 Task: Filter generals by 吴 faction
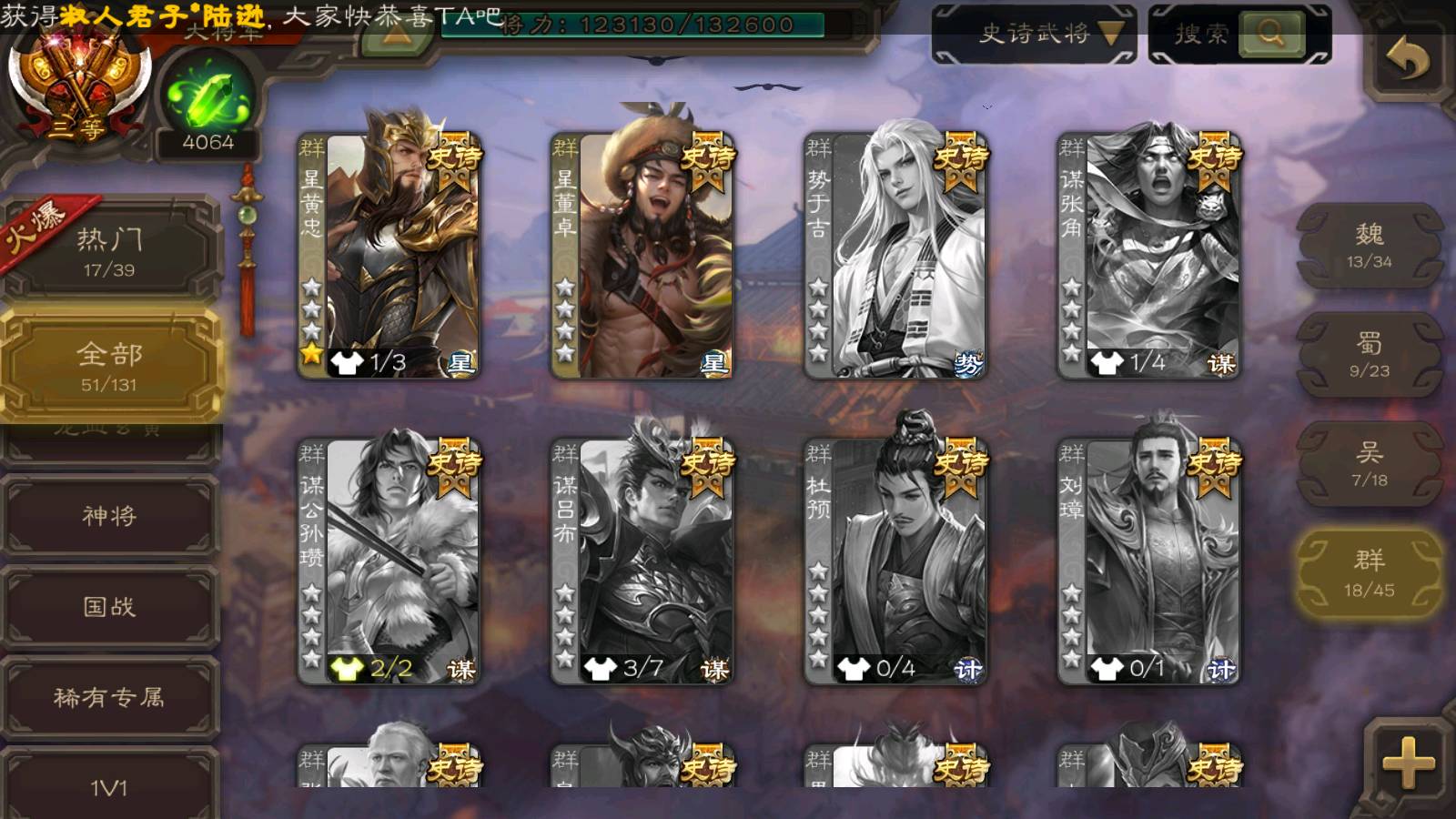pyautogui.click(x=1369, y=464)
